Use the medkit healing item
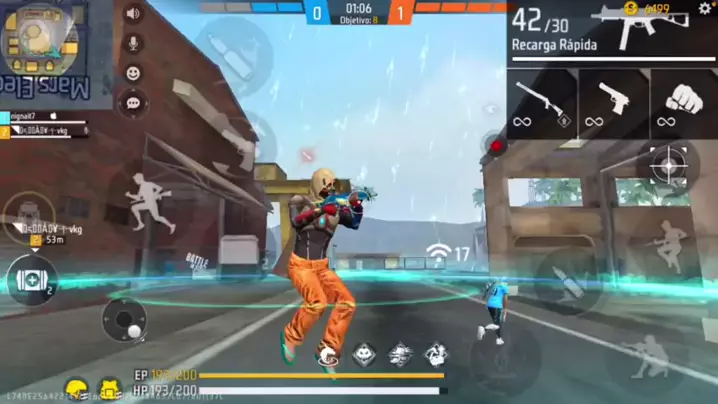 pyautogui.click(x=31, y=279)
